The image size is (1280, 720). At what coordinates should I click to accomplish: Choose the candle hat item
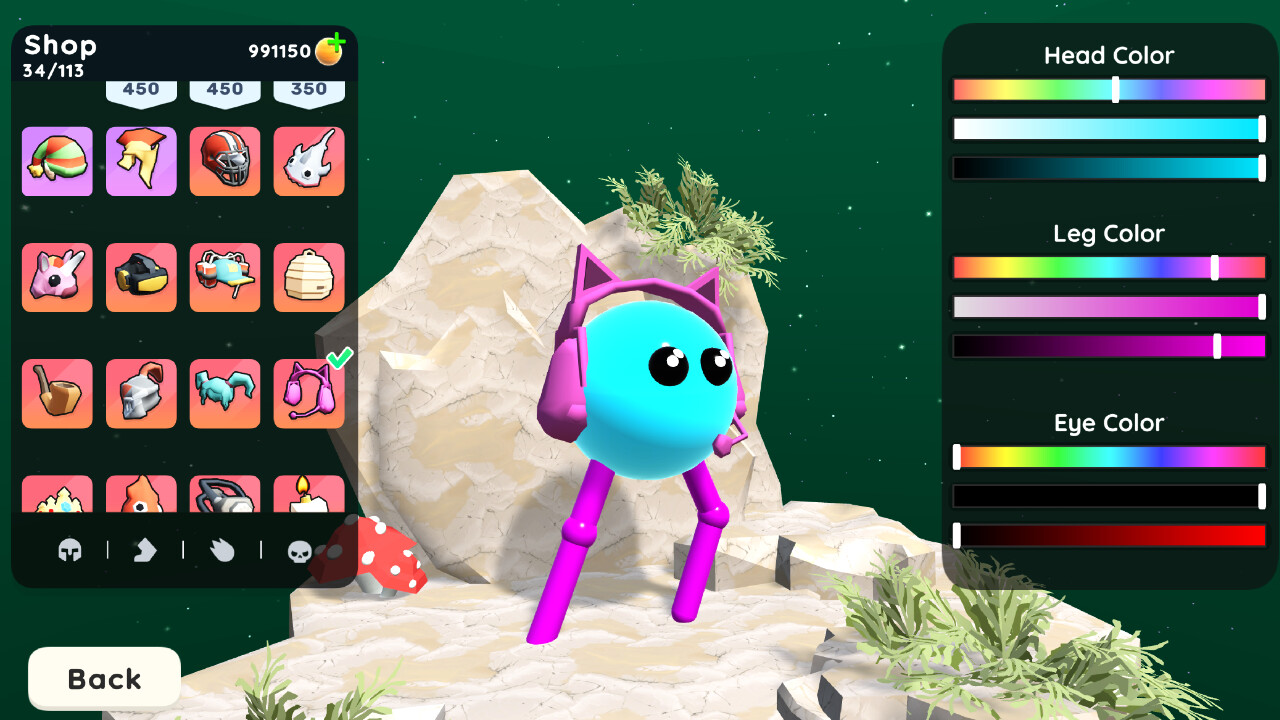click(309, 497)
